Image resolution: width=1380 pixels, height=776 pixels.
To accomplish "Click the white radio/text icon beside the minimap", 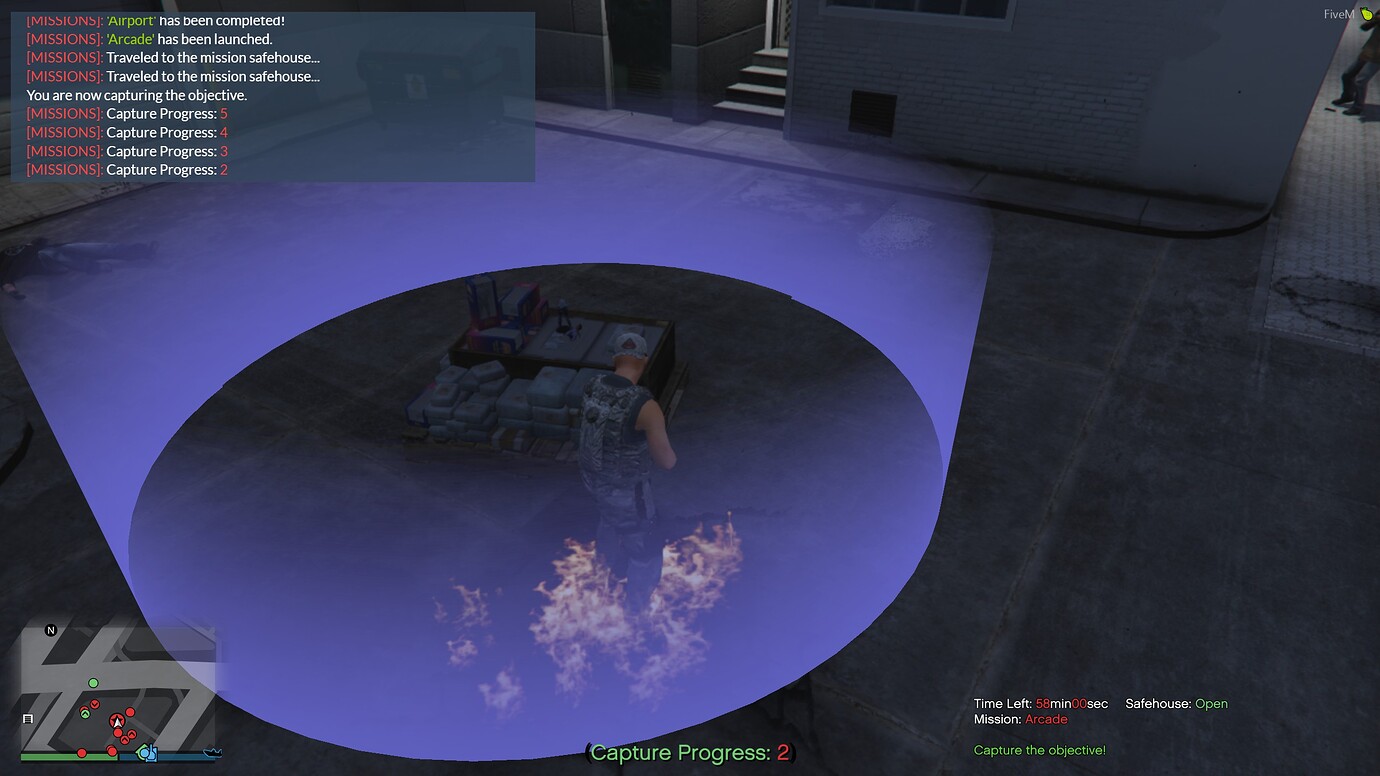I will [x=28, y=718].
